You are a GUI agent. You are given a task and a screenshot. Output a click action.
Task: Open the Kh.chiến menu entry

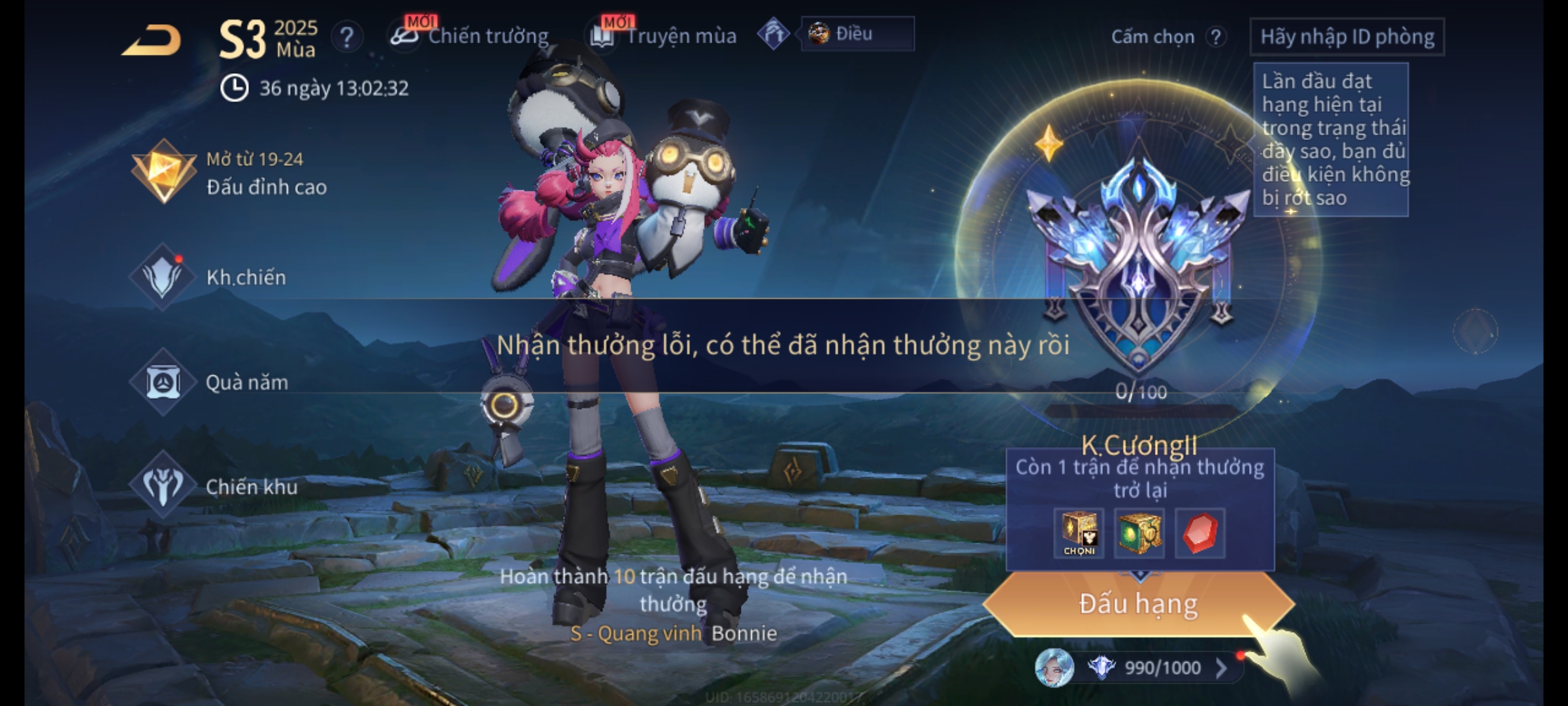click(209, 277)
